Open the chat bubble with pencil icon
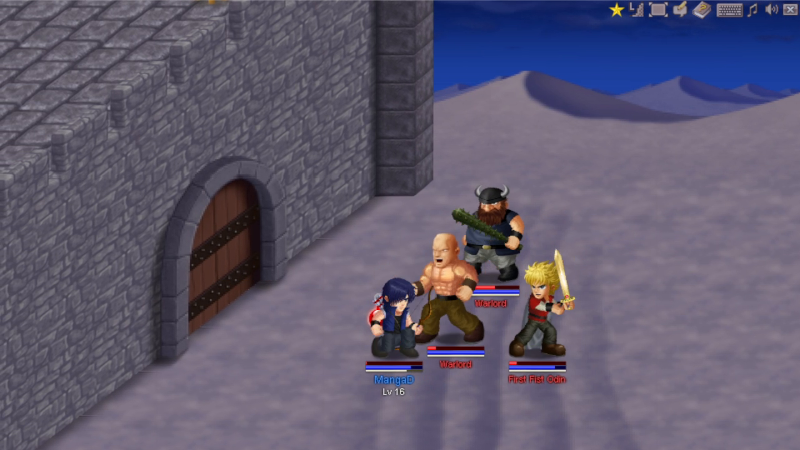This screenshot has height=450, width=800. [x=680, y=10]
